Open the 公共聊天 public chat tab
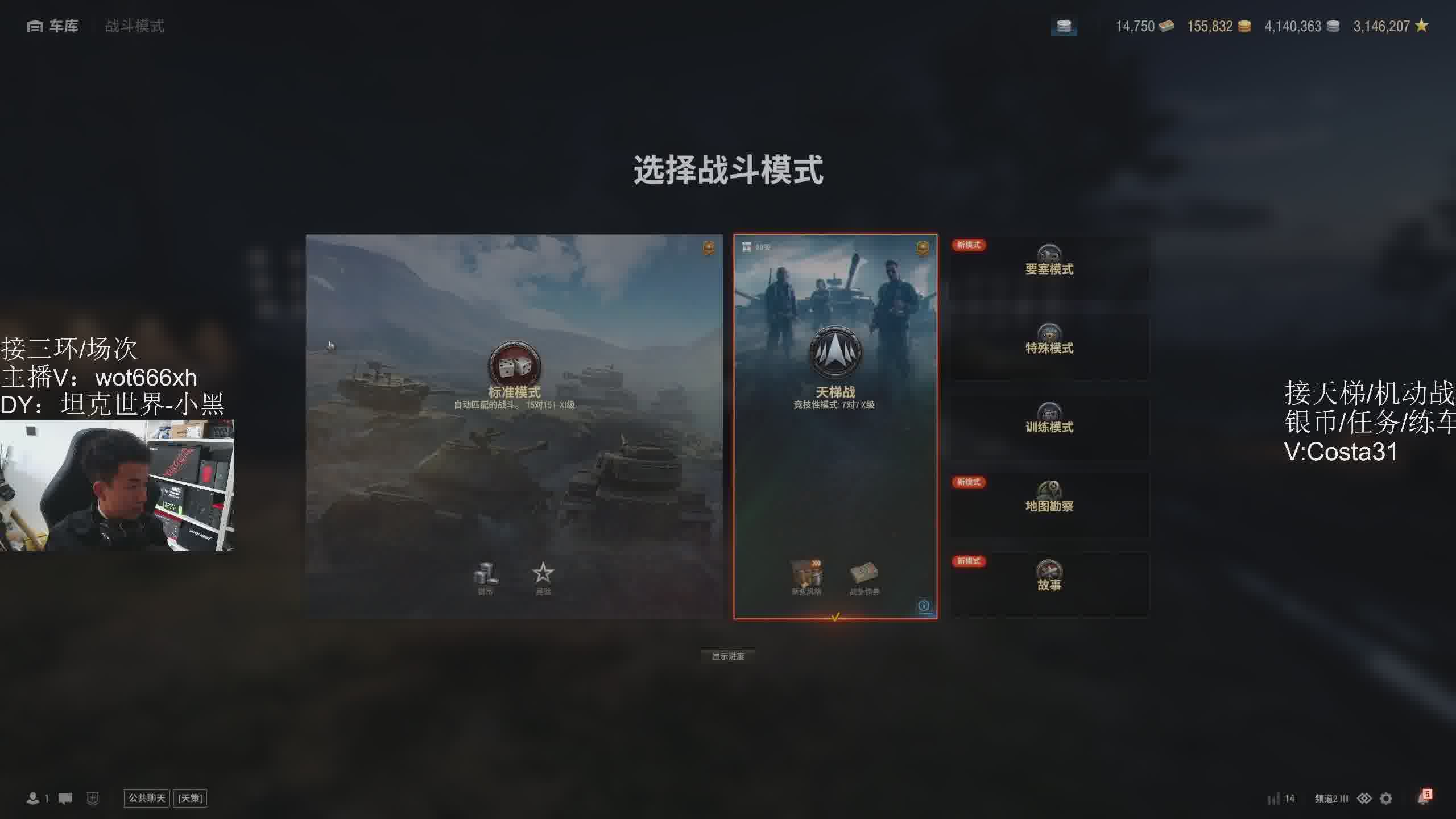Image resolution: width=1456 pixels, height=819 pixels. click(147, 799)
